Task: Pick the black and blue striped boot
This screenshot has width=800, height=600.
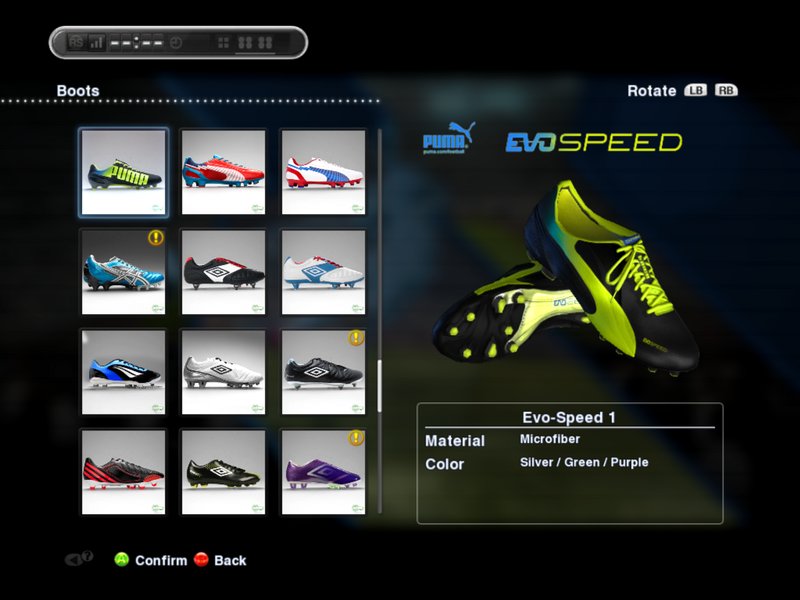Action: click(x=123, y=372)
